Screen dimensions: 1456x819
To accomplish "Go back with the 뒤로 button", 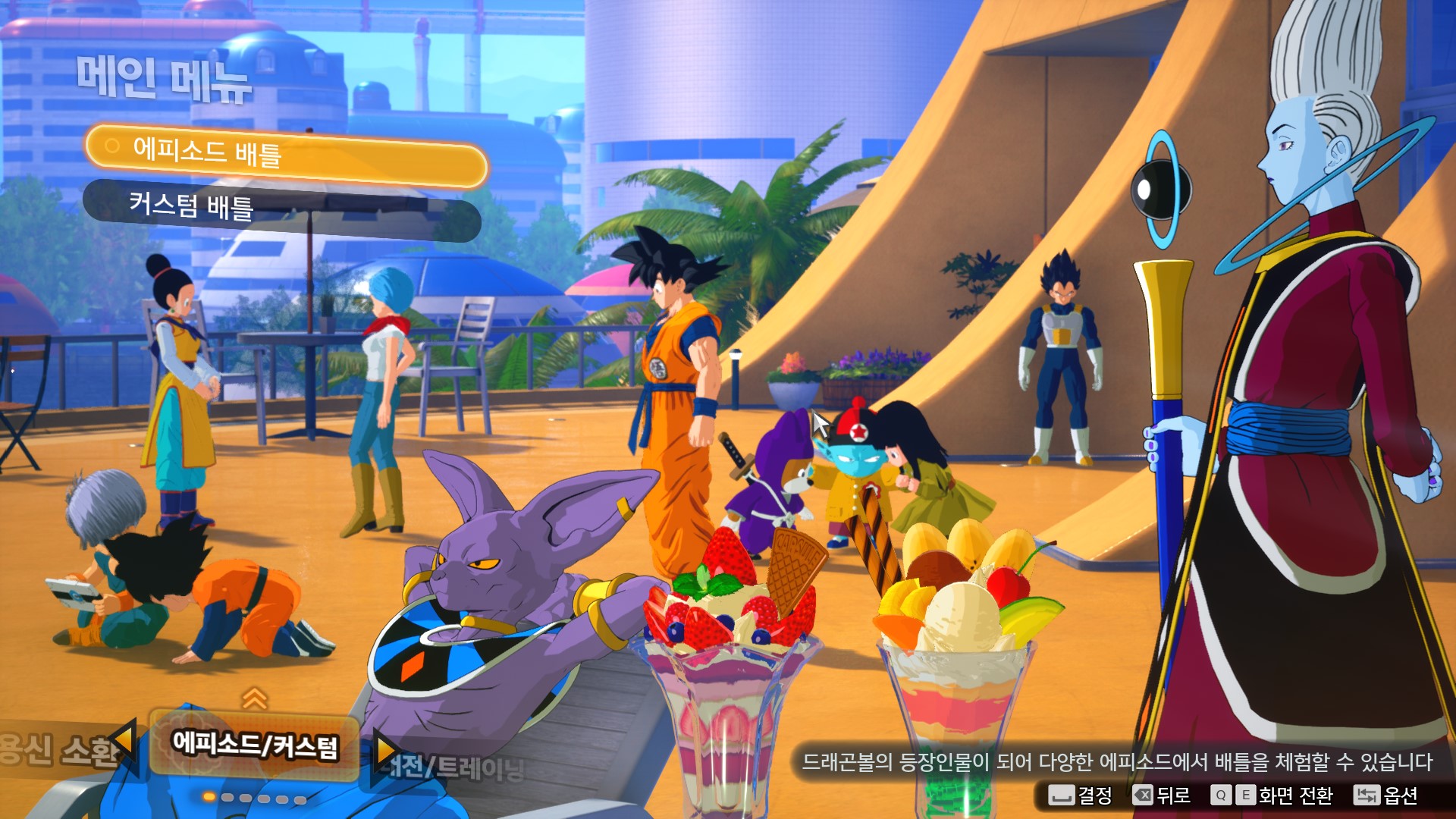I will click(x=1162, y=795).
